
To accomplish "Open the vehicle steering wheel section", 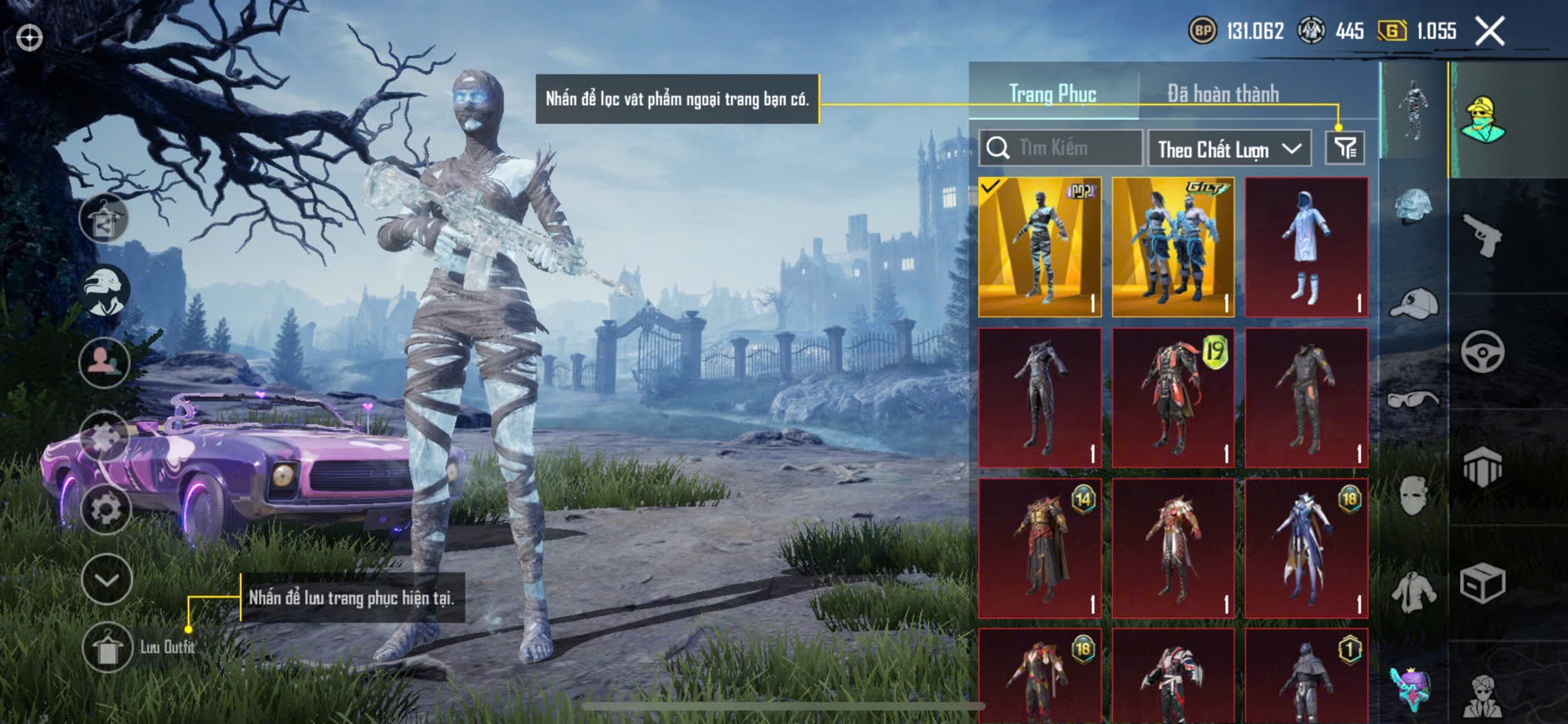I will point(1482,352).
